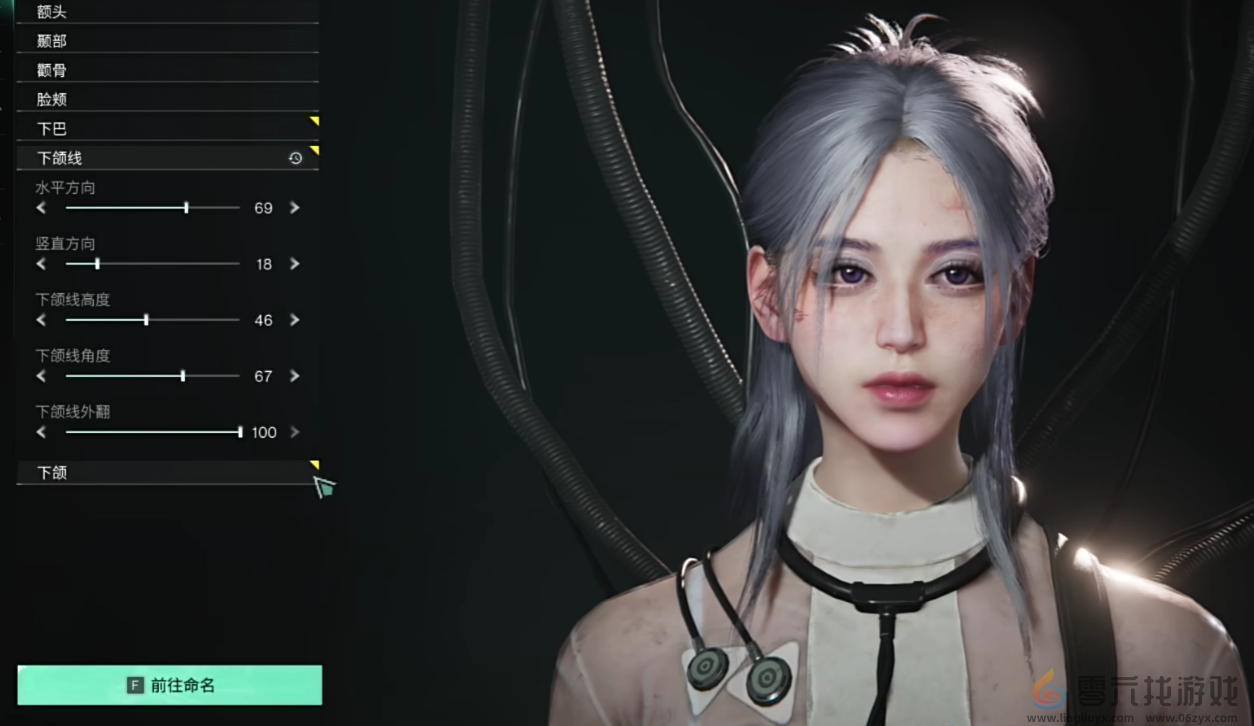Open the 脸颊 cheek section
The width and height of the screenshot is (1254, 726).
(x=167, y=99)
